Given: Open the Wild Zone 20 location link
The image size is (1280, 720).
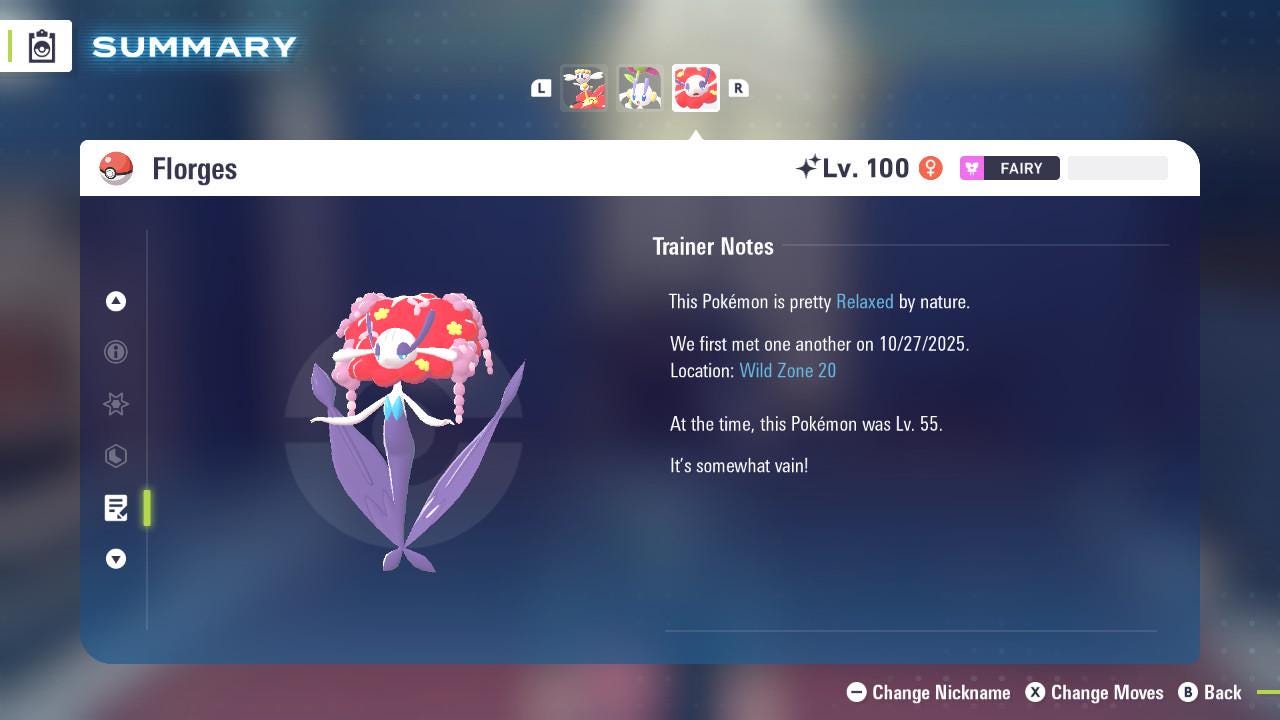Looking at the screenshot, I should pos(788,370).
